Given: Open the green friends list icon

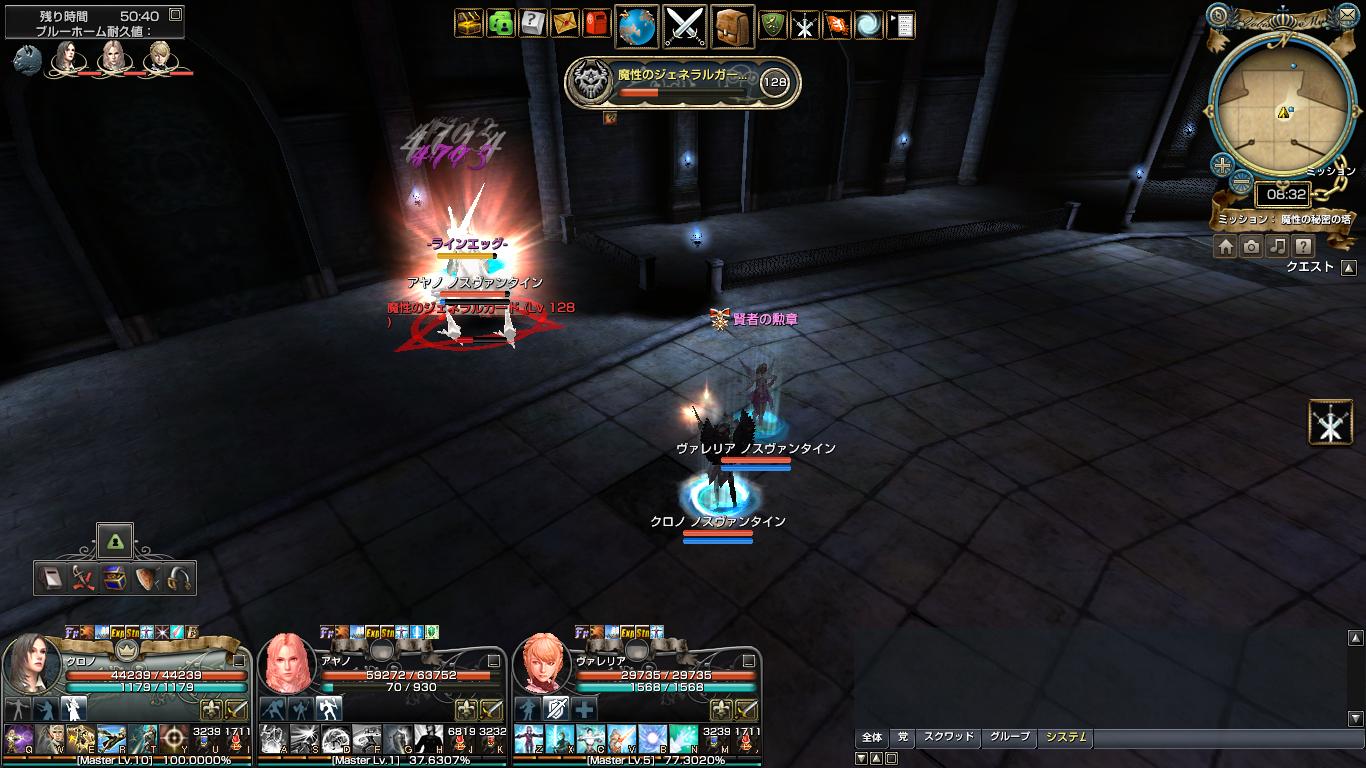Looking at the screenshot, I should tap(500, 24).
